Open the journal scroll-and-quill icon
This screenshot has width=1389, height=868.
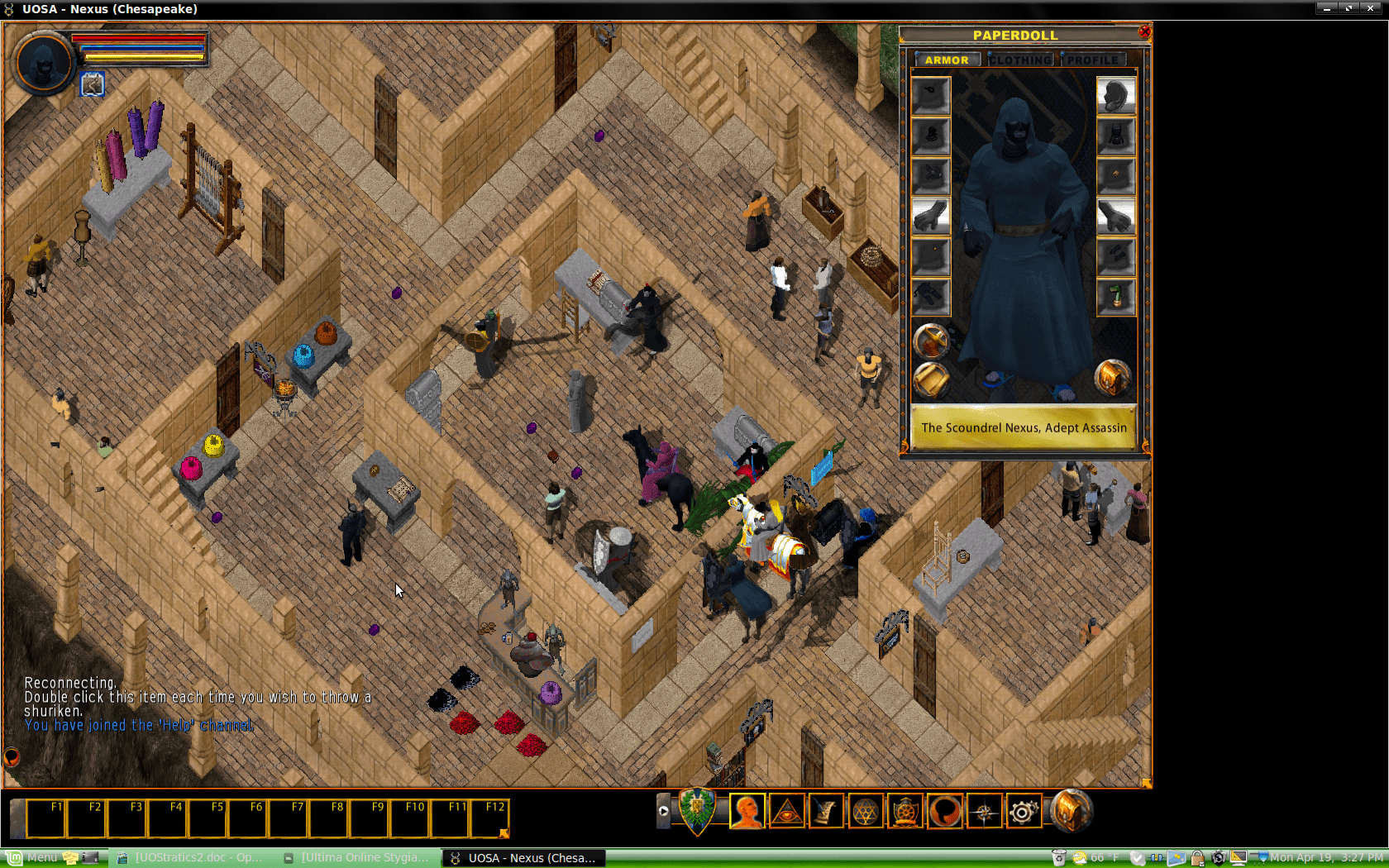pos(825,811)
